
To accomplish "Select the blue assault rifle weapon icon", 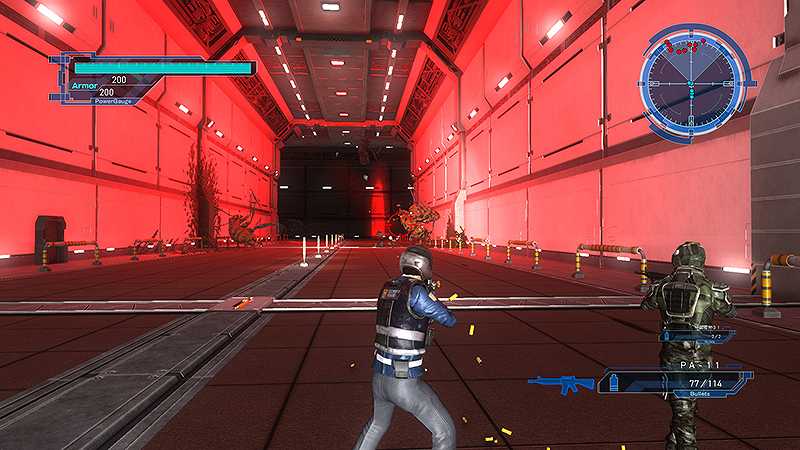I will [x=560, y=383].
